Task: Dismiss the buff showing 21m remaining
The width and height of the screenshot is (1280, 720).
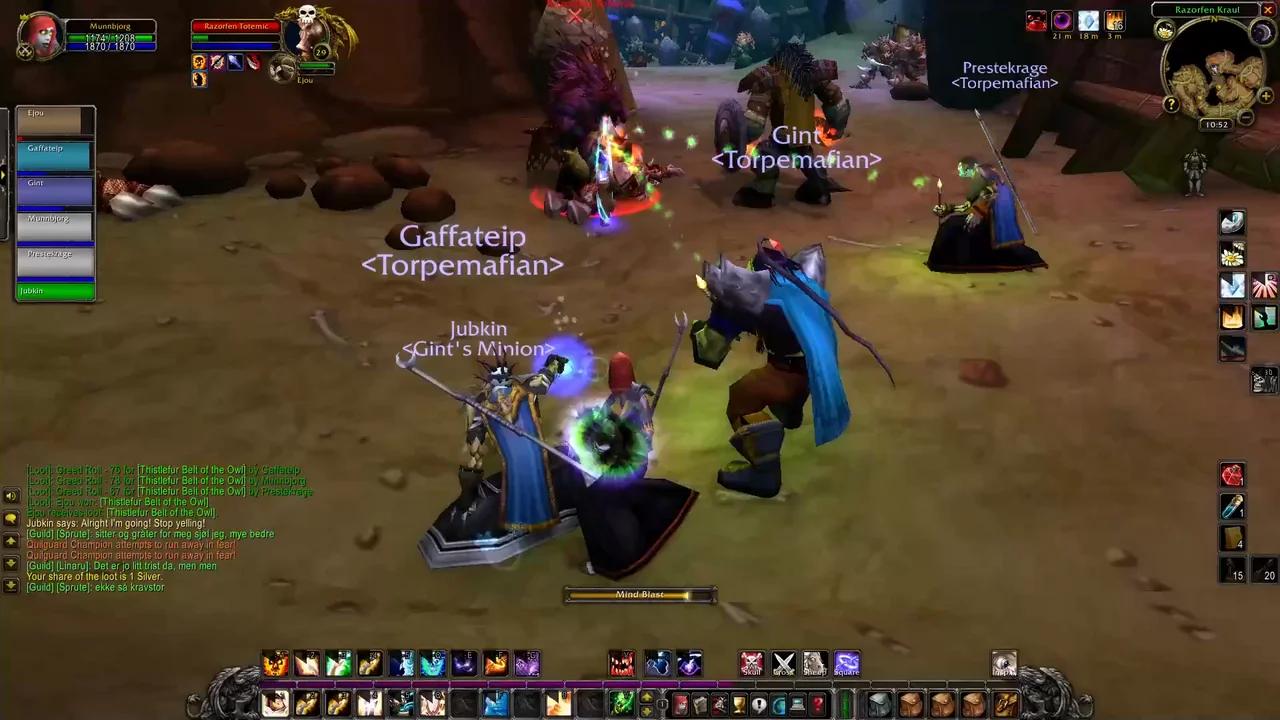Action: pyautogui.click(x=1061, y=20)
